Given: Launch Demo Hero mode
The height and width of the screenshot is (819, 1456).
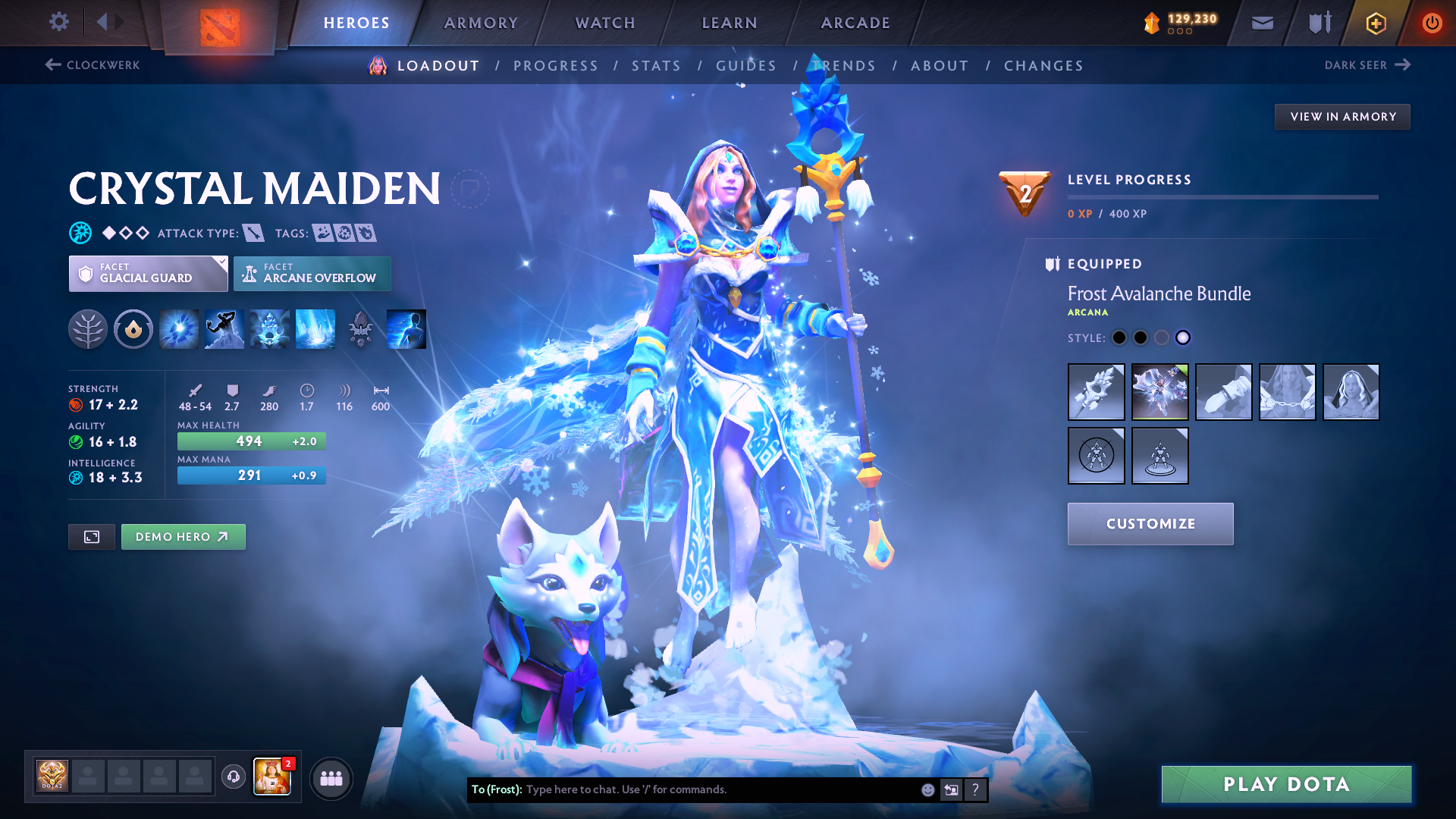Looking at the screenshot, I should pos(183,537).
